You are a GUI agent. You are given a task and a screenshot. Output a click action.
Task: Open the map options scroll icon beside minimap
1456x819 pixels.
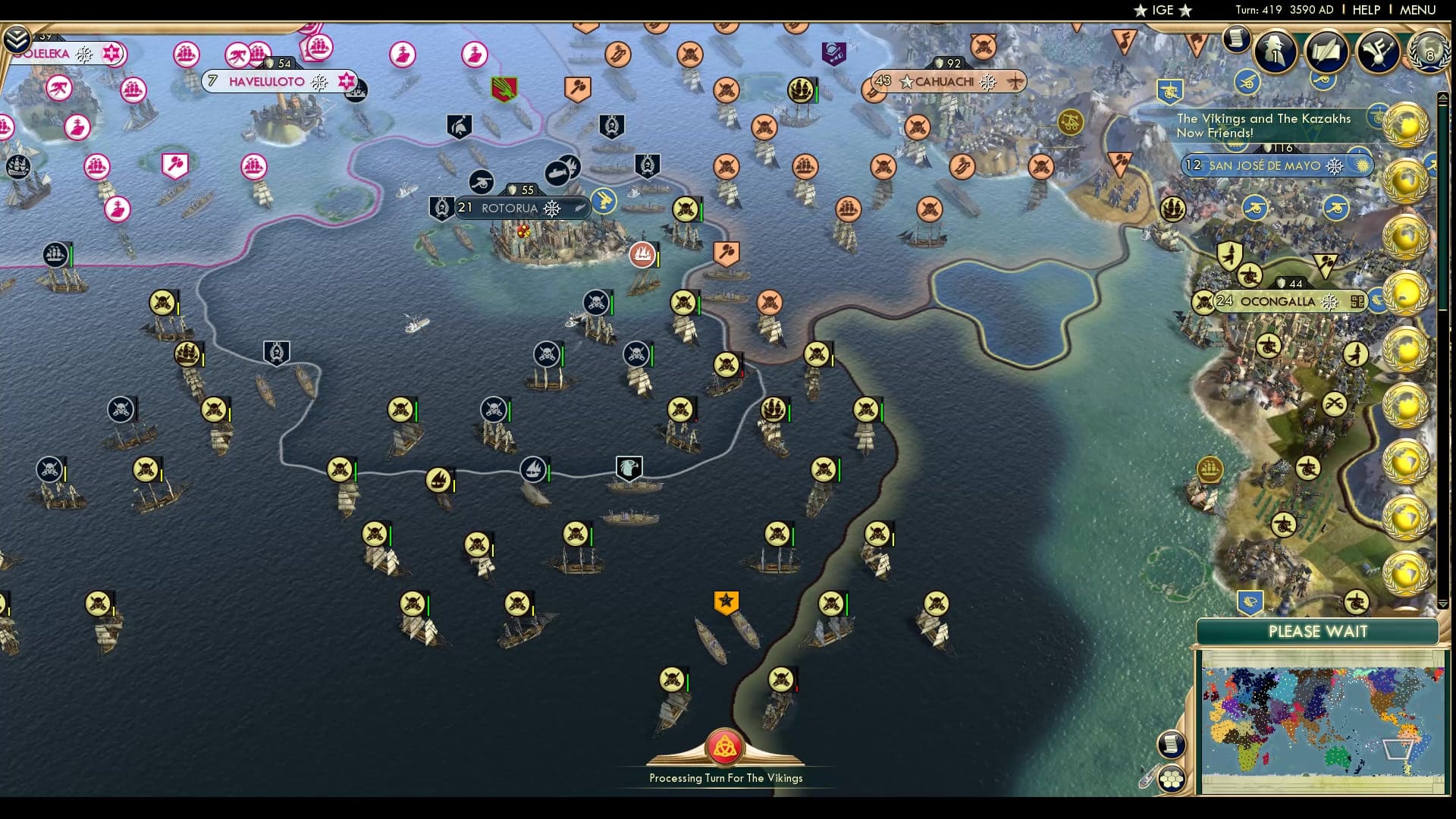click(1170, 744)
